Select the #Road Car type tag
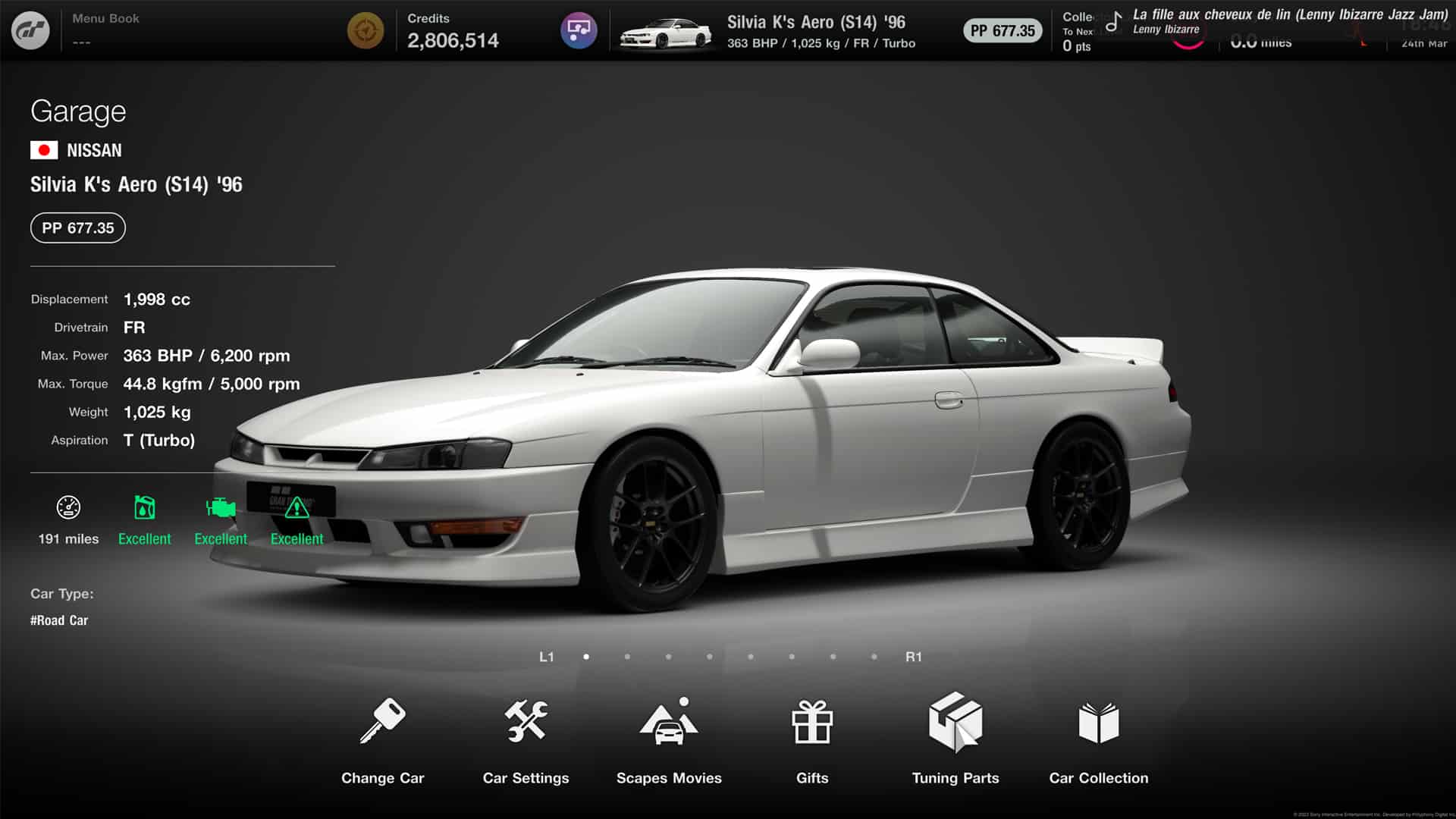1456x819 pixels. [58, 620]
